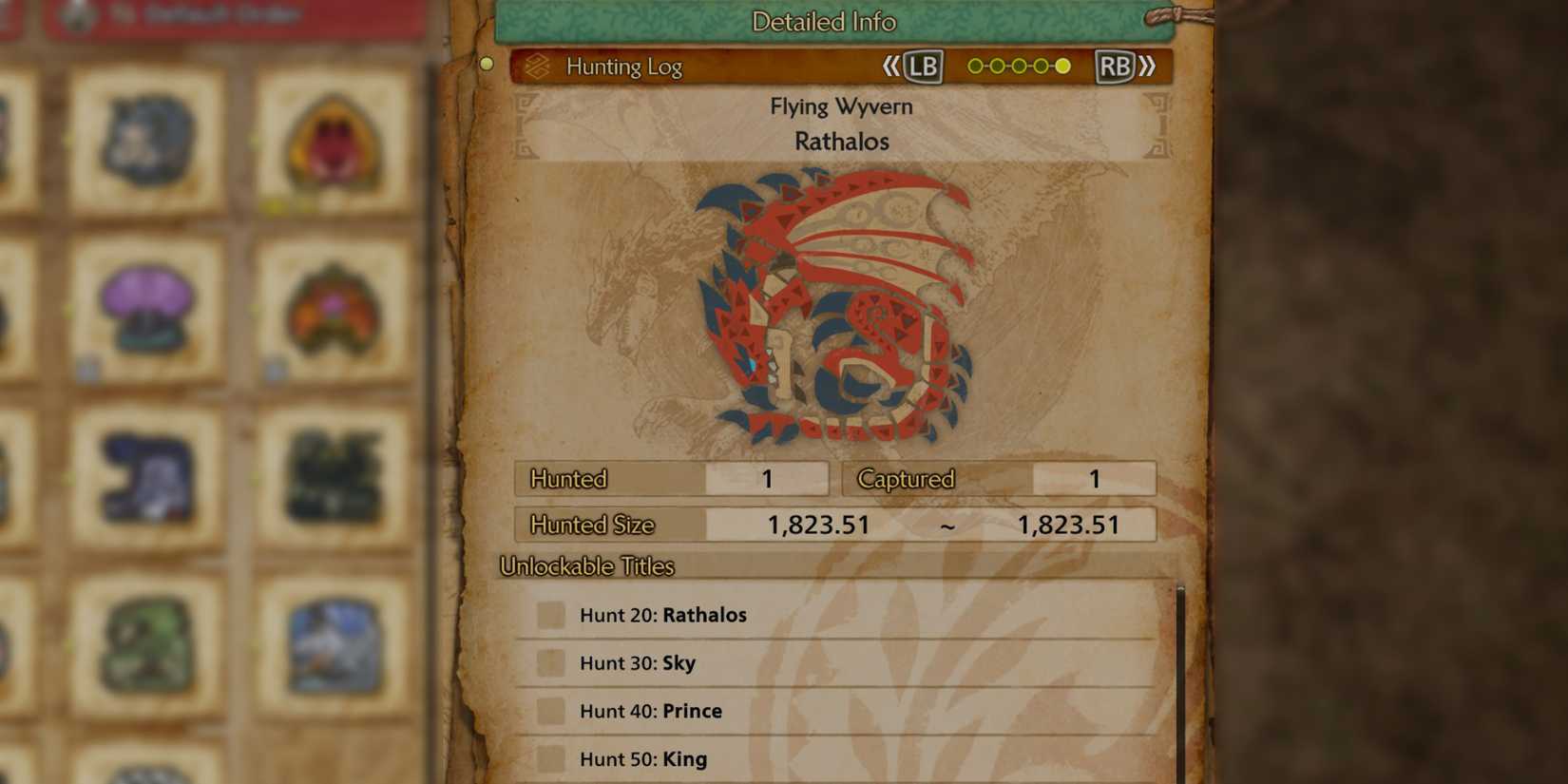Select the Detailed Info header
The width and height of the screenshot is (1568, 784).
823,21
